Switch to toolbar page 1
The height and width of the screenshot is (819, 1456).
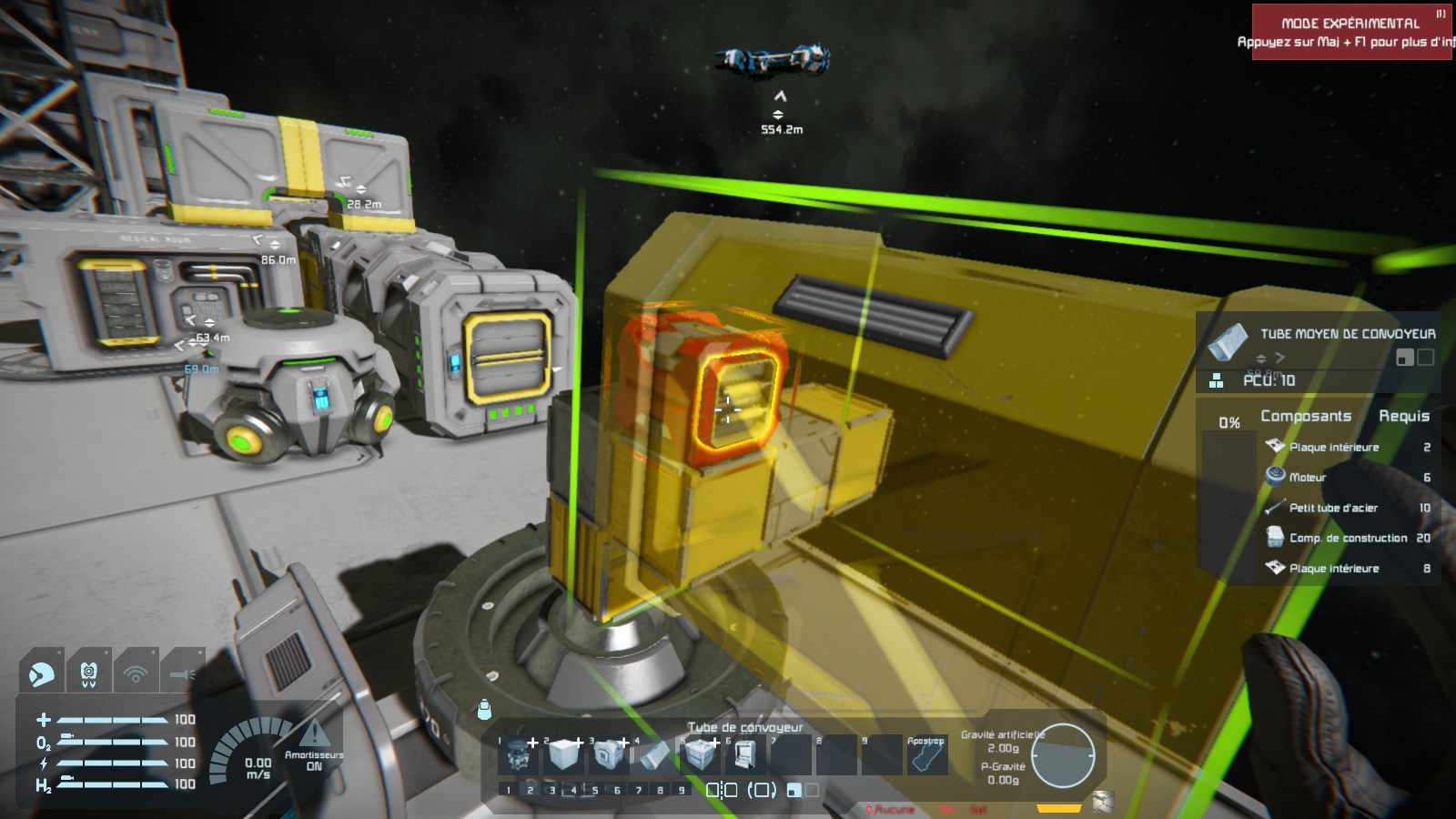coord(509,790)
